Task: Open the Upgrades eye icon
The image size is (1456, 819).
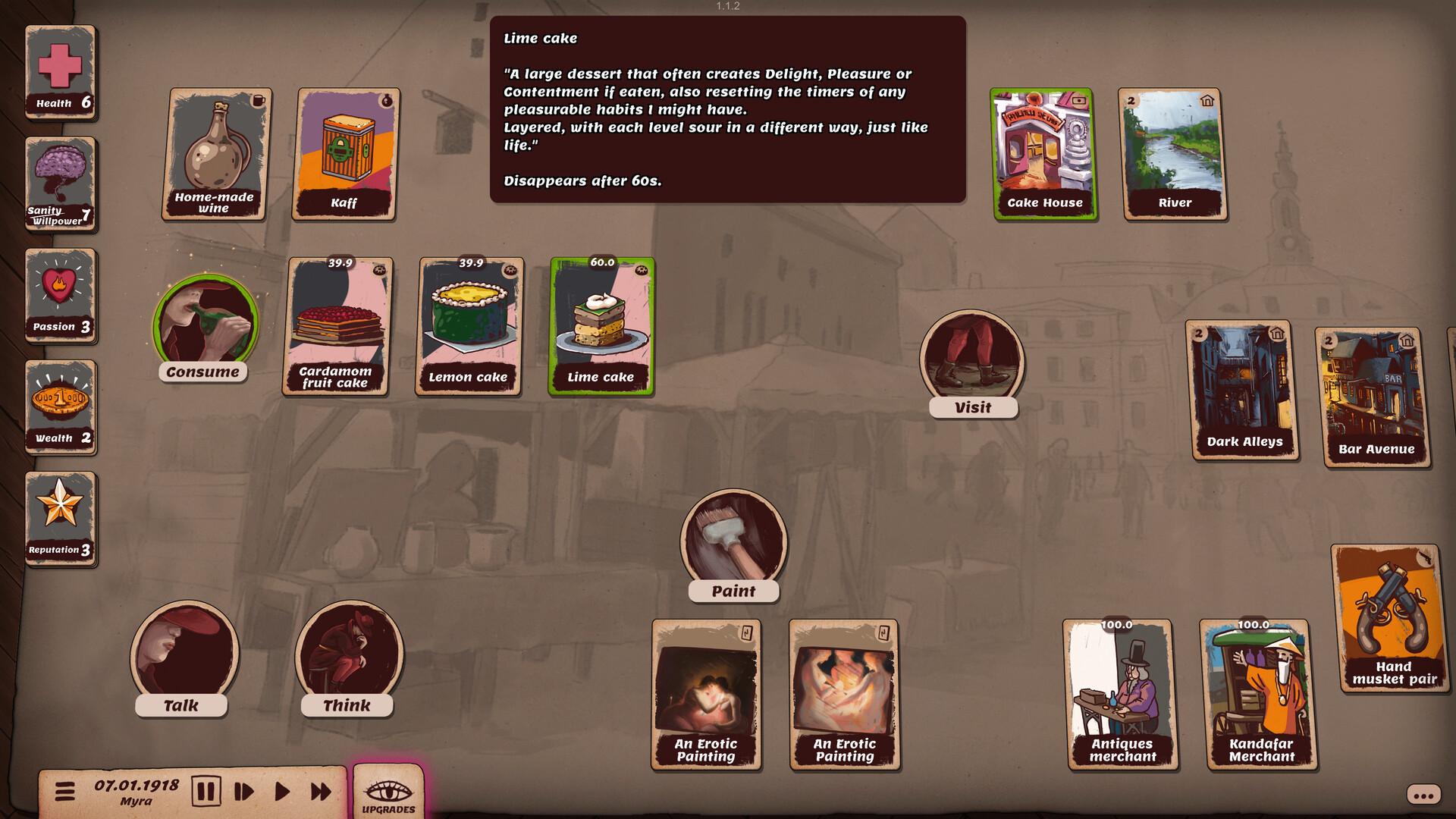Action: pyautogui.click(x=389, y=790)
